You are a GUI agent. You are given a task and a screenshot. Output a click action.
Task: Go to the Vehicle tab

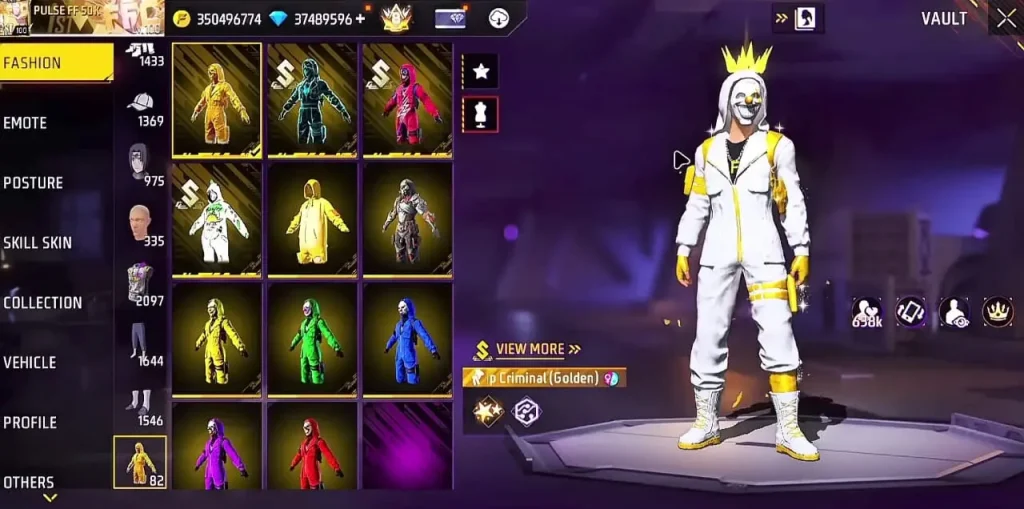[x=30, y=363]
